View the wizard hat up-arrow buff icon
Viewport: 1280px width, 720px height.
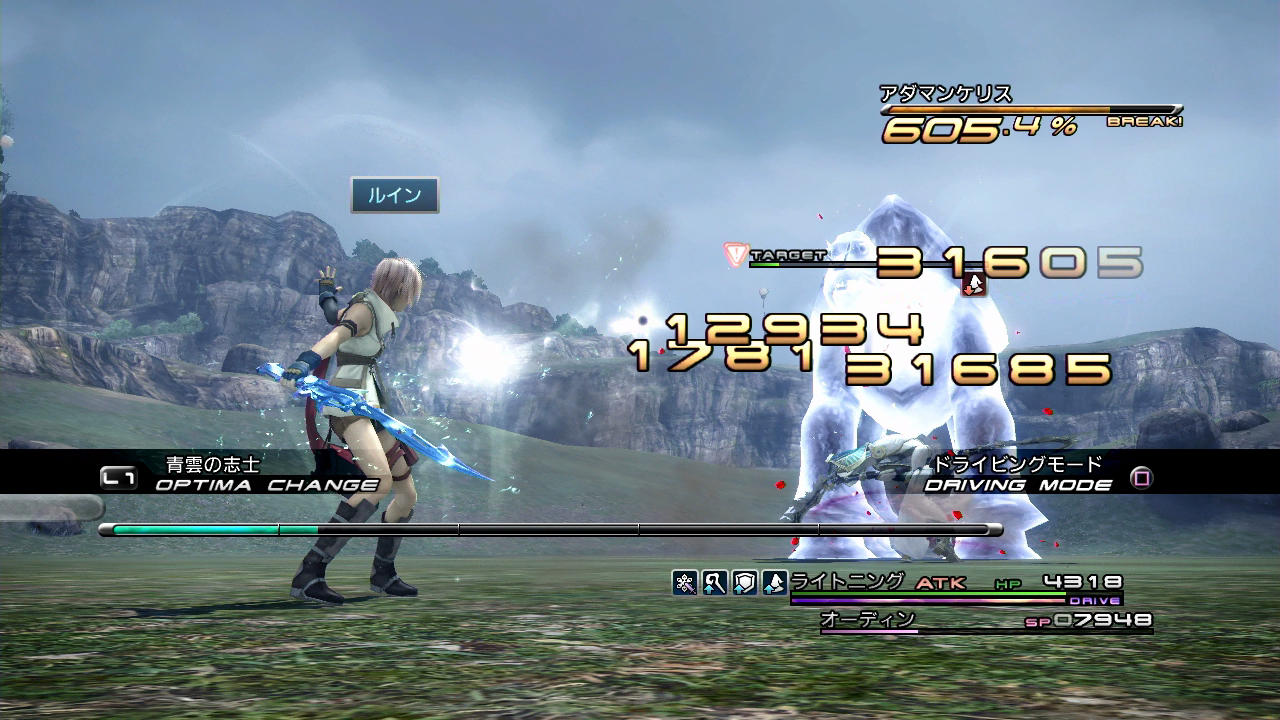pos(774,583)
